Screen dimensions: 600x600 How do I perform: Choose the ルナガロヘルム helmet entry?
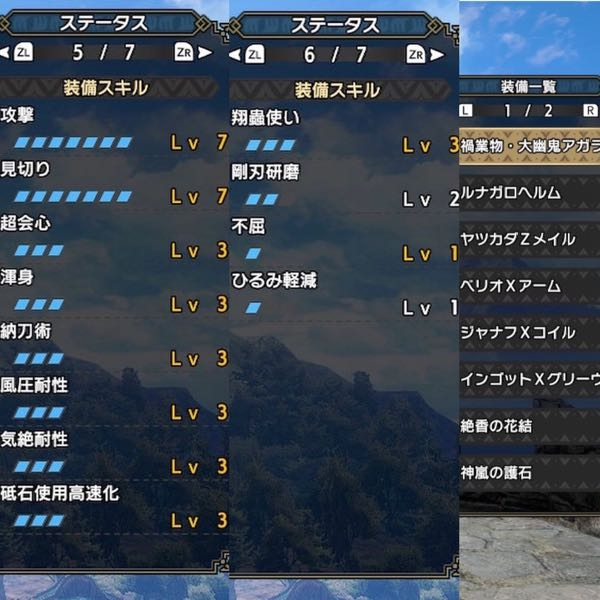530,192
